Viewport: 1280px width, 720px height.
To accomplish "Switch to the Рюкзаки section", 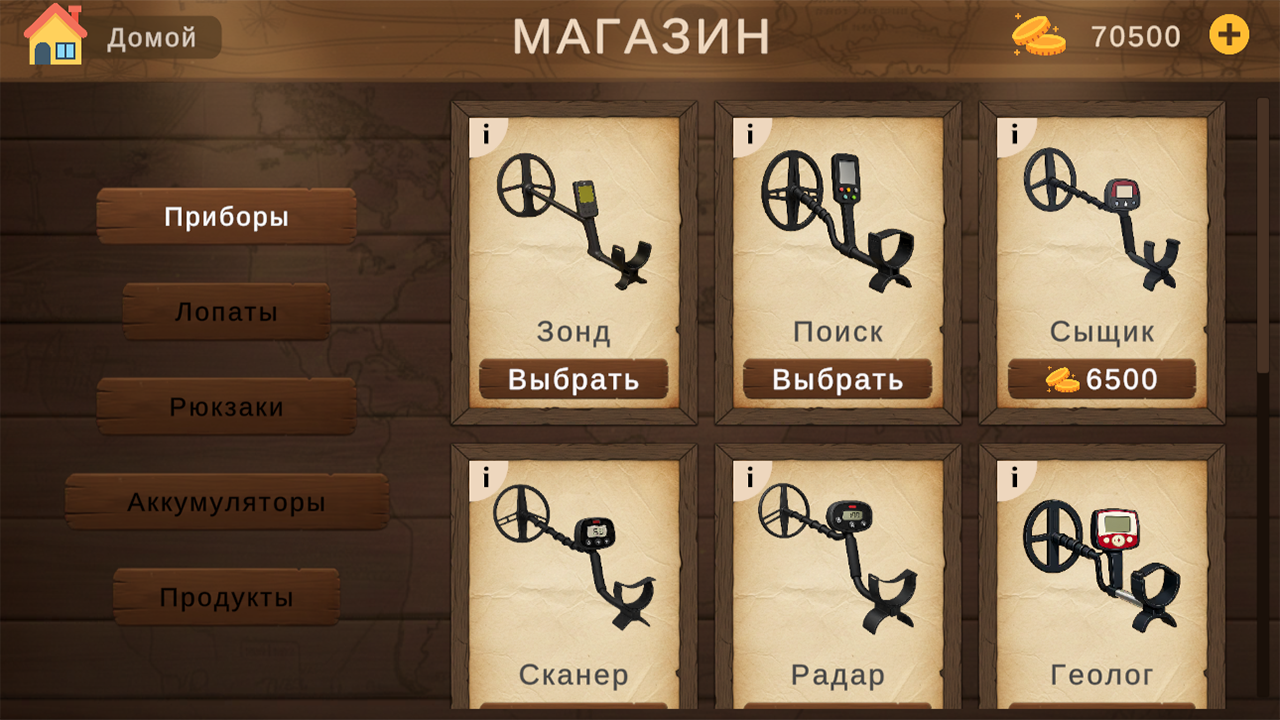I will click(x=225, y=406).
